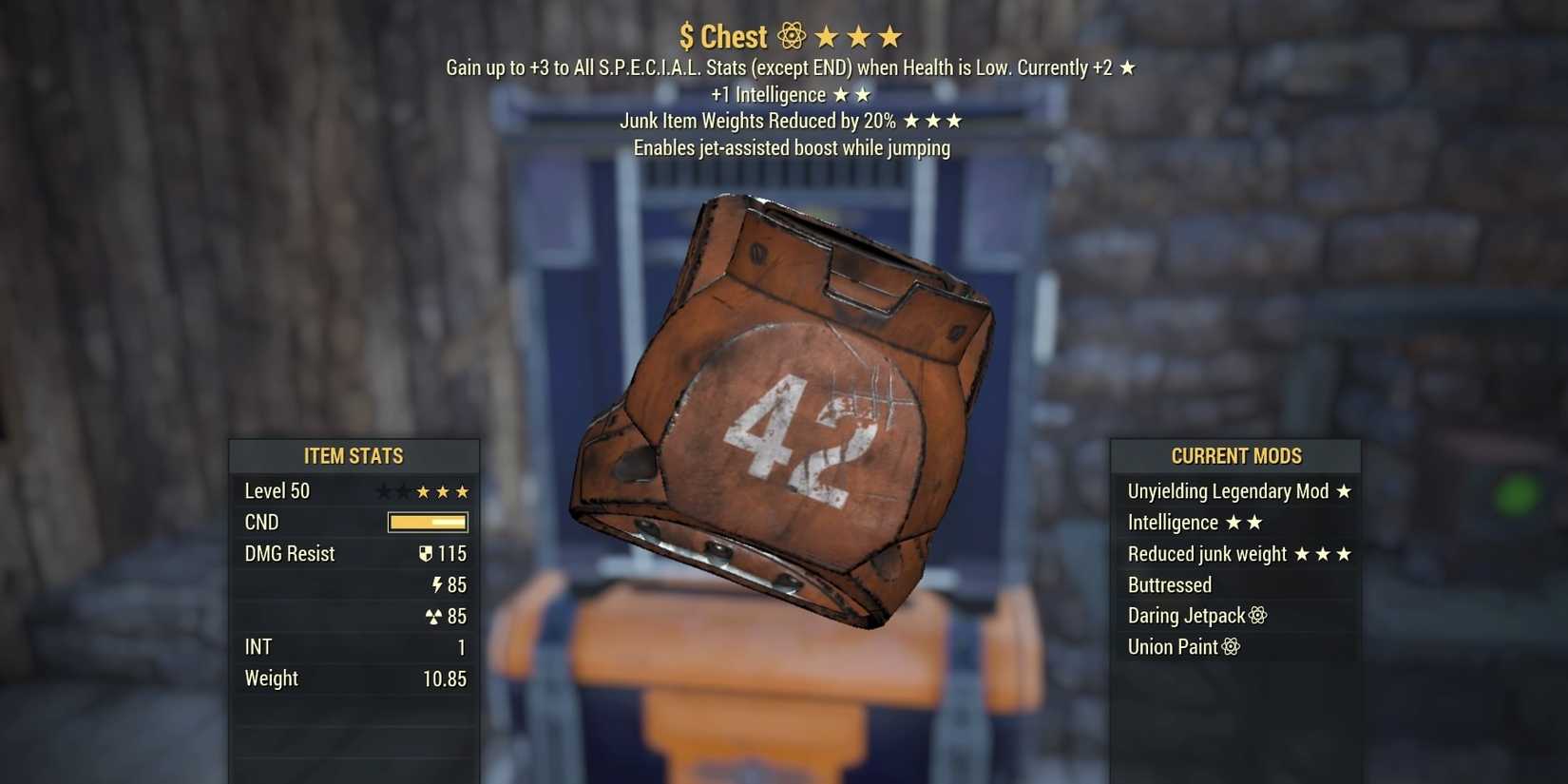Click the atom icon beside Union Paint
The image size is (1568, 784).
1233,646
